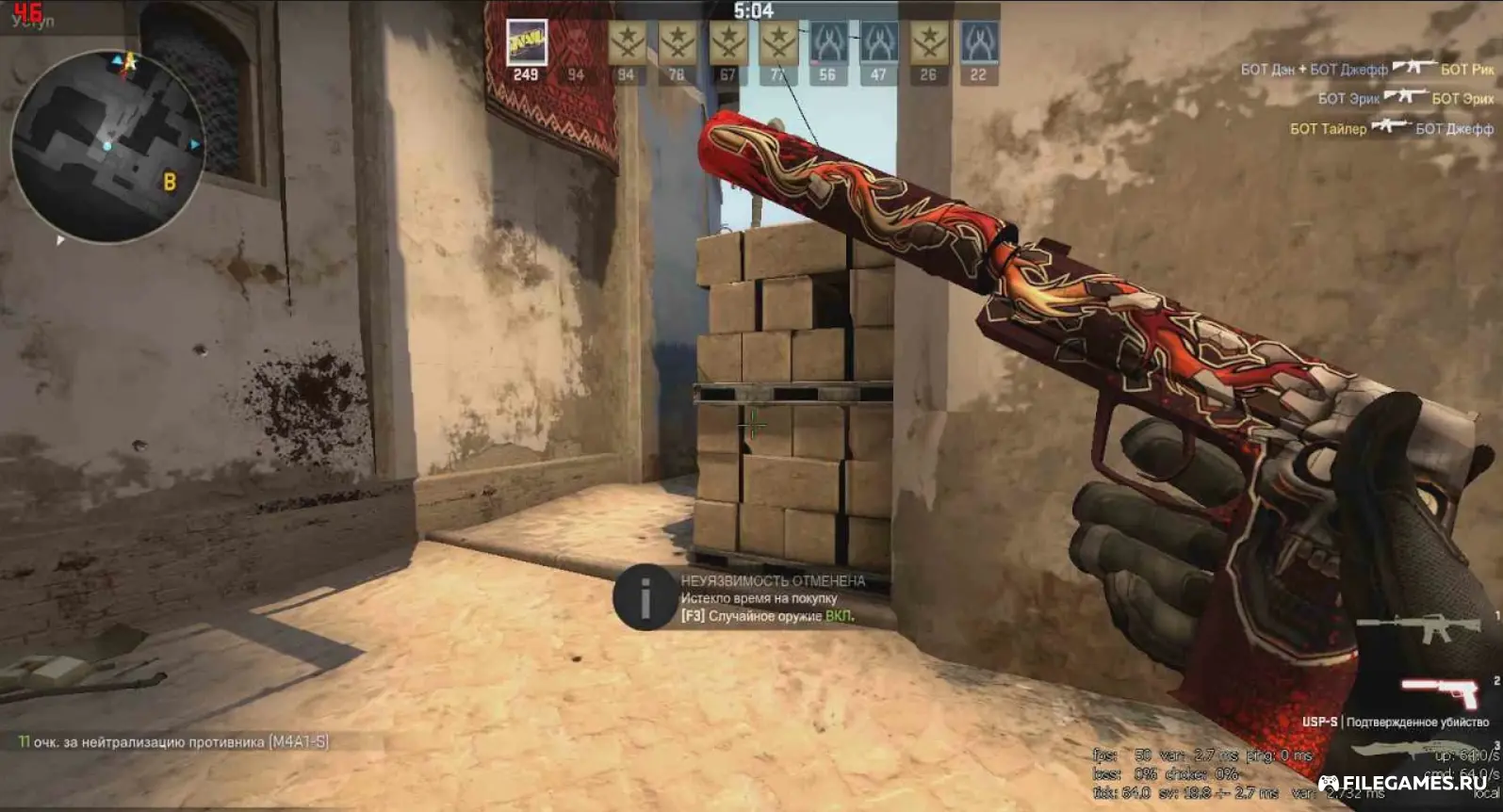
Task: Select the player avatar with score 249
Action: point(526,43)
